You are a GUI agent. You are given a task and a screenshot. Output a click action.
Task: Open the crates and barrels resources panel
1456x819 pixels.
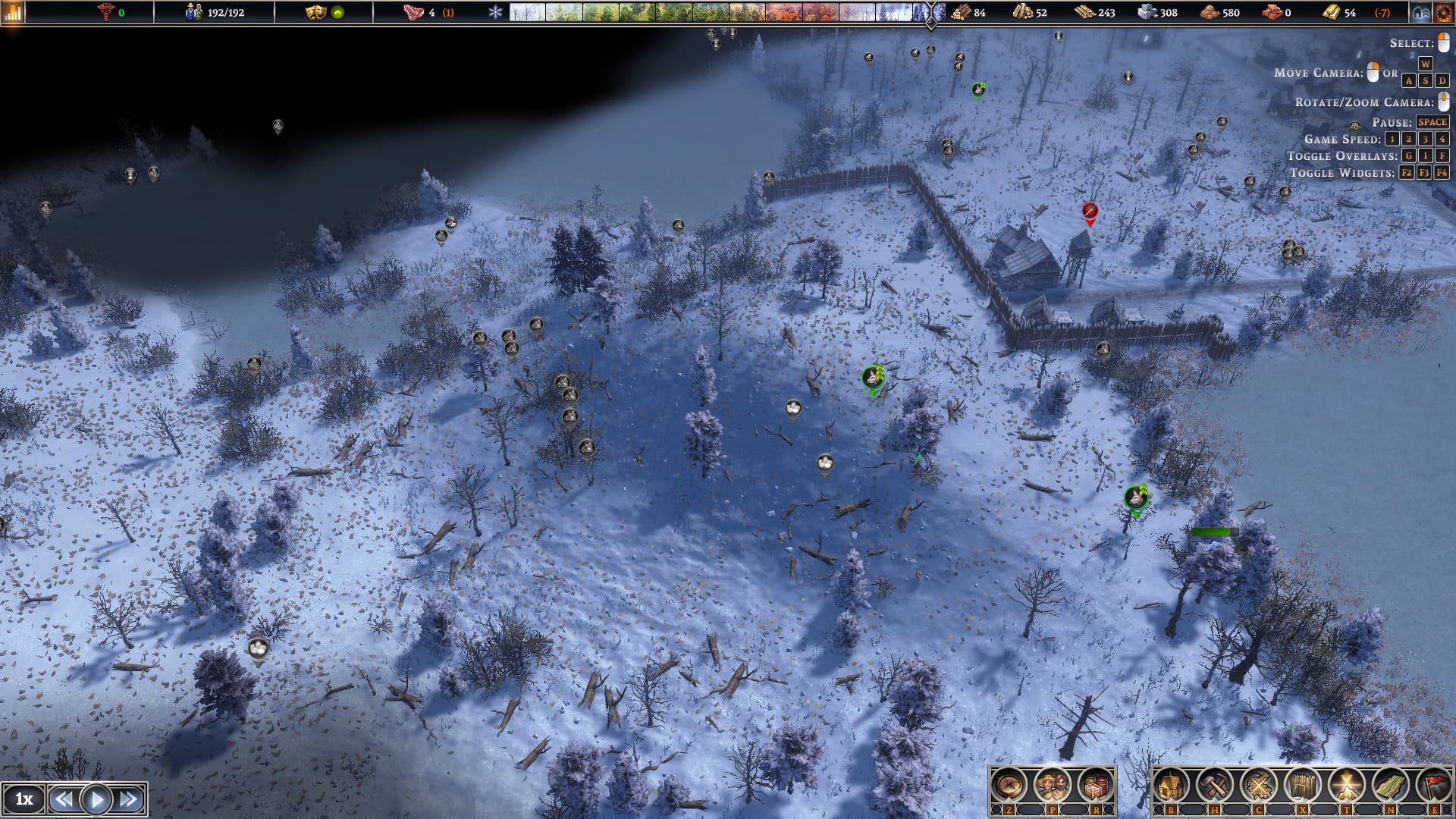point(1095,786)
